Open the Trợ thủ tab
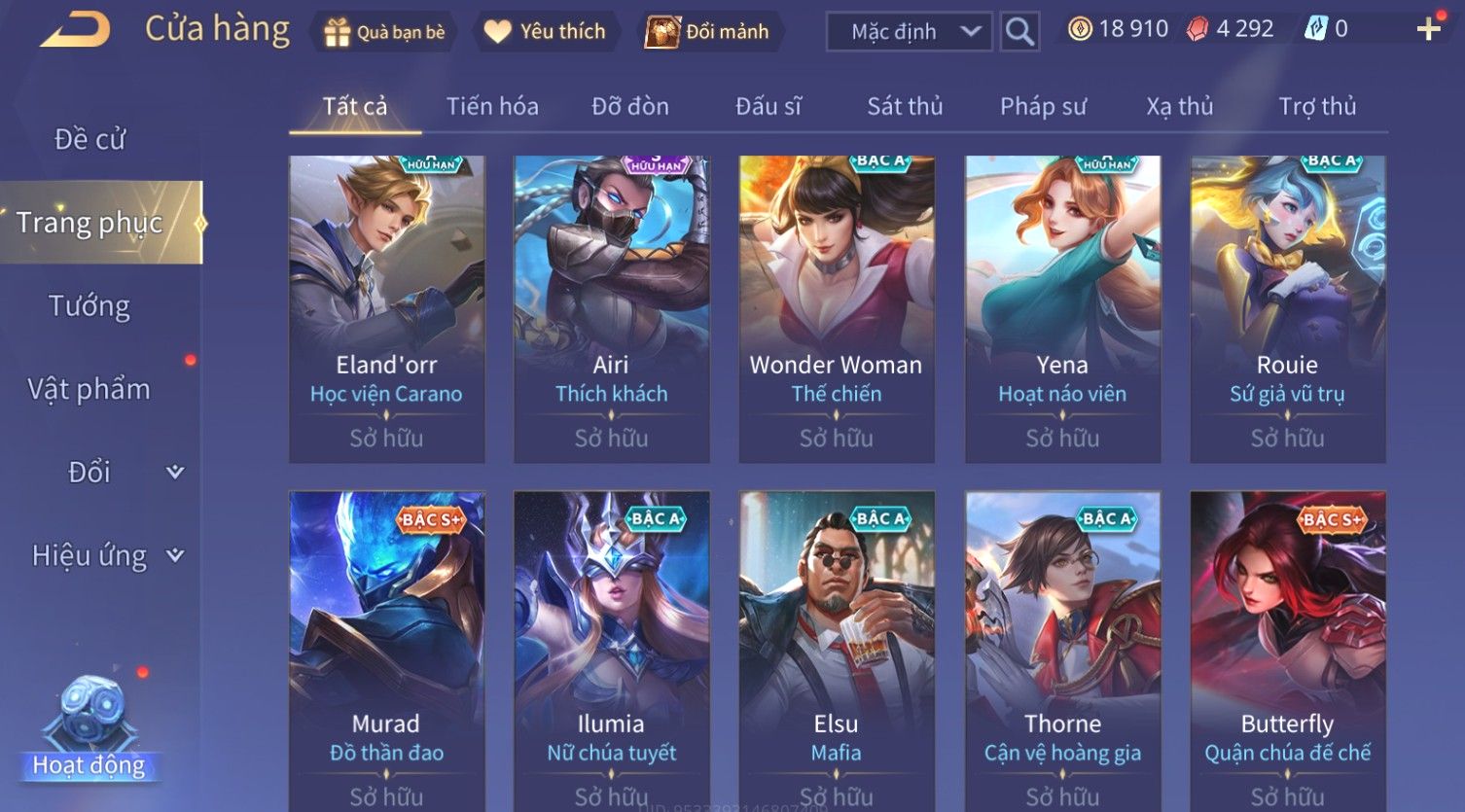 (1317, 106)
